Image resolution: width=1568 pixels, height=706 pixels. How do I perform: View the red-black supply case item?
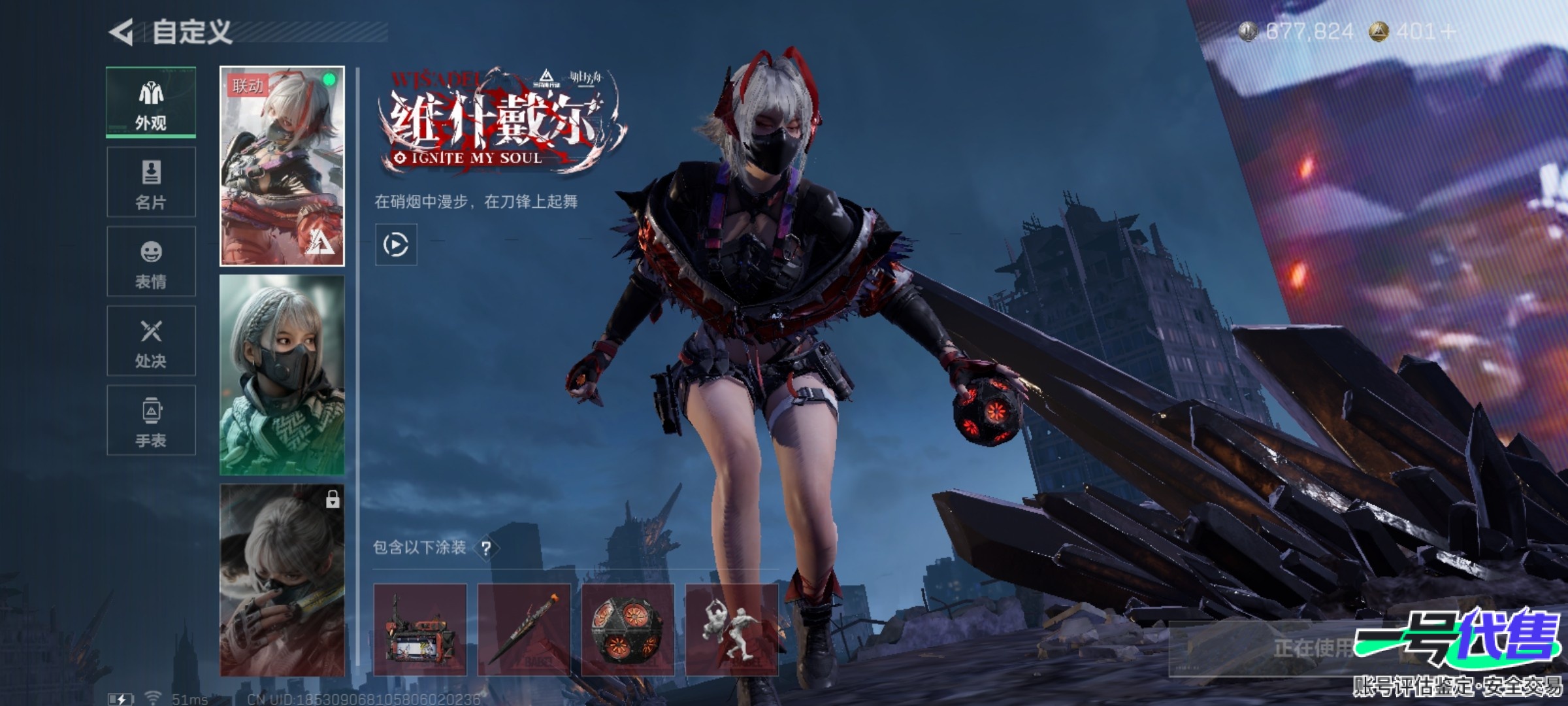tap(420, 630)
